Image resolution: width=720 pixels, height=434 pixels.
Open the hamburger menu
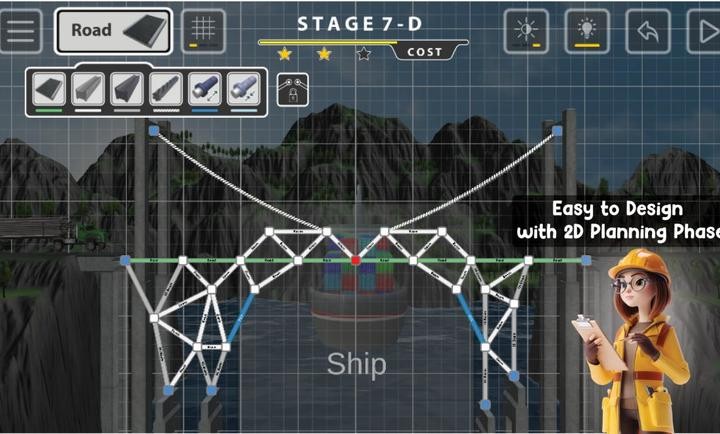[20, 31]
